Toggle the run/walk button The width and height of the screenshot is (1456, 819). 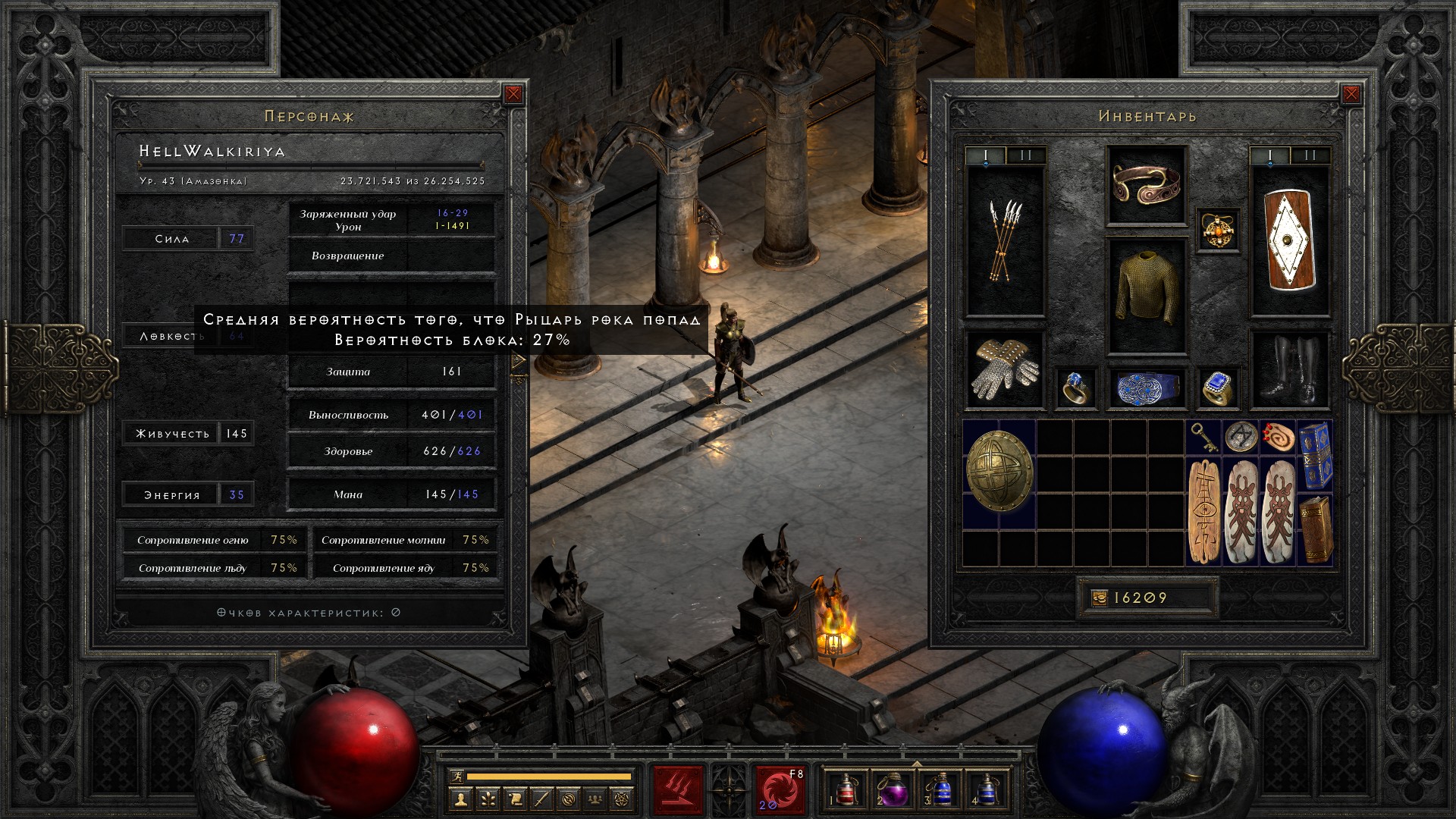(x=456, y=777)
